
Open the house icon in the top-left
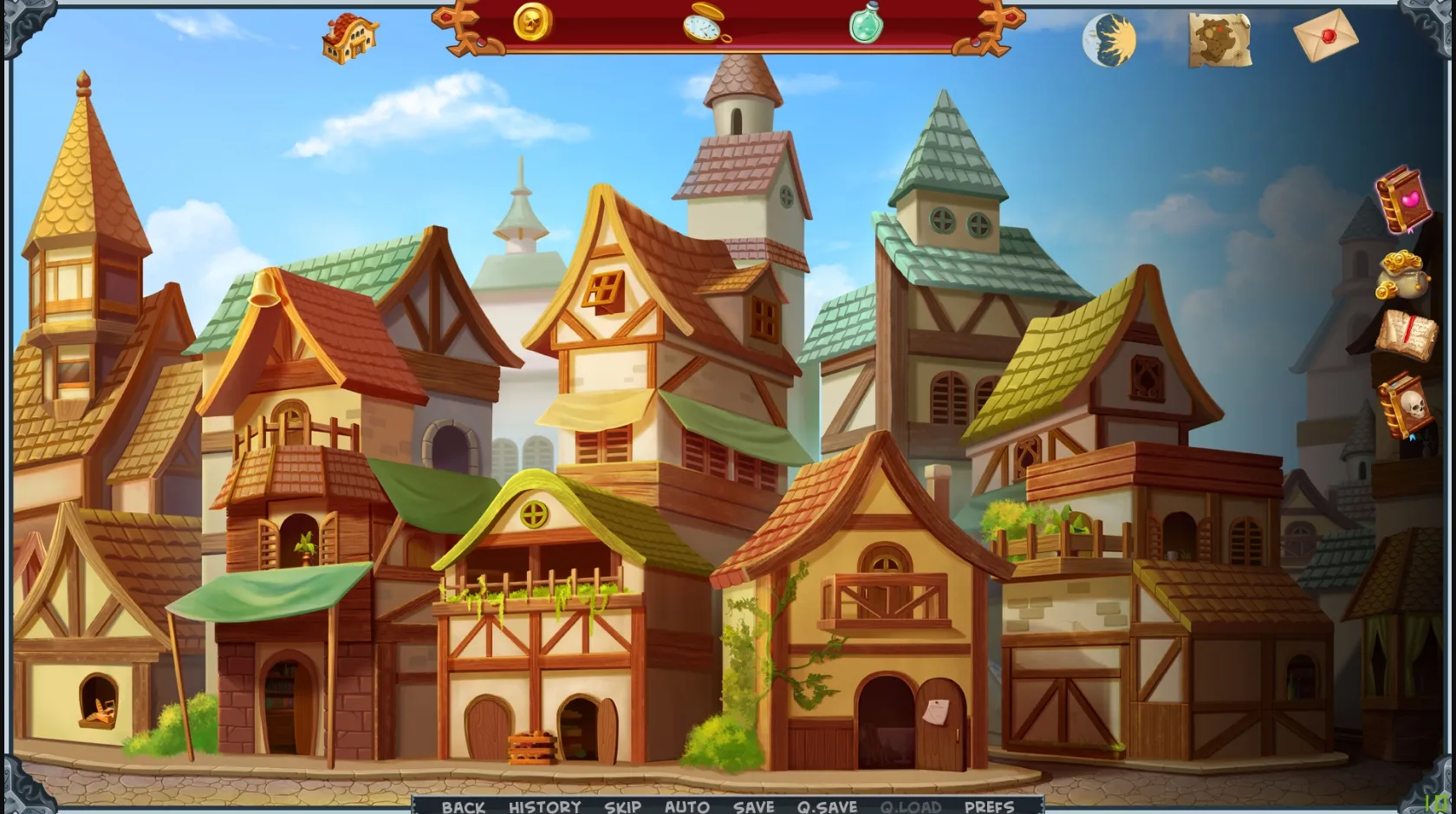point(350,36)
